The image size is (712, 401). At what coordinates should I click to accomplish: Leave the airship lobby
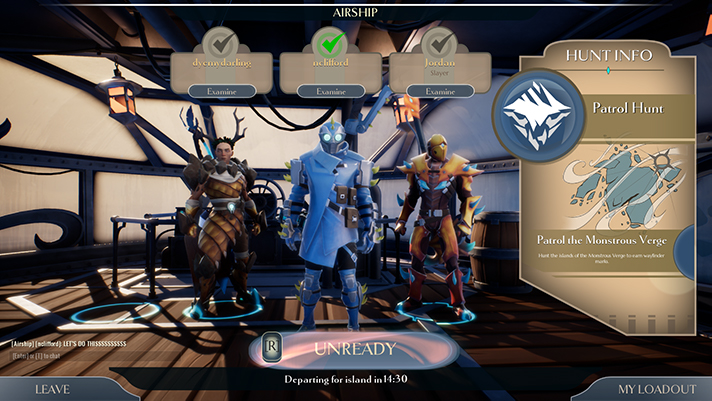tap(52, 389)
